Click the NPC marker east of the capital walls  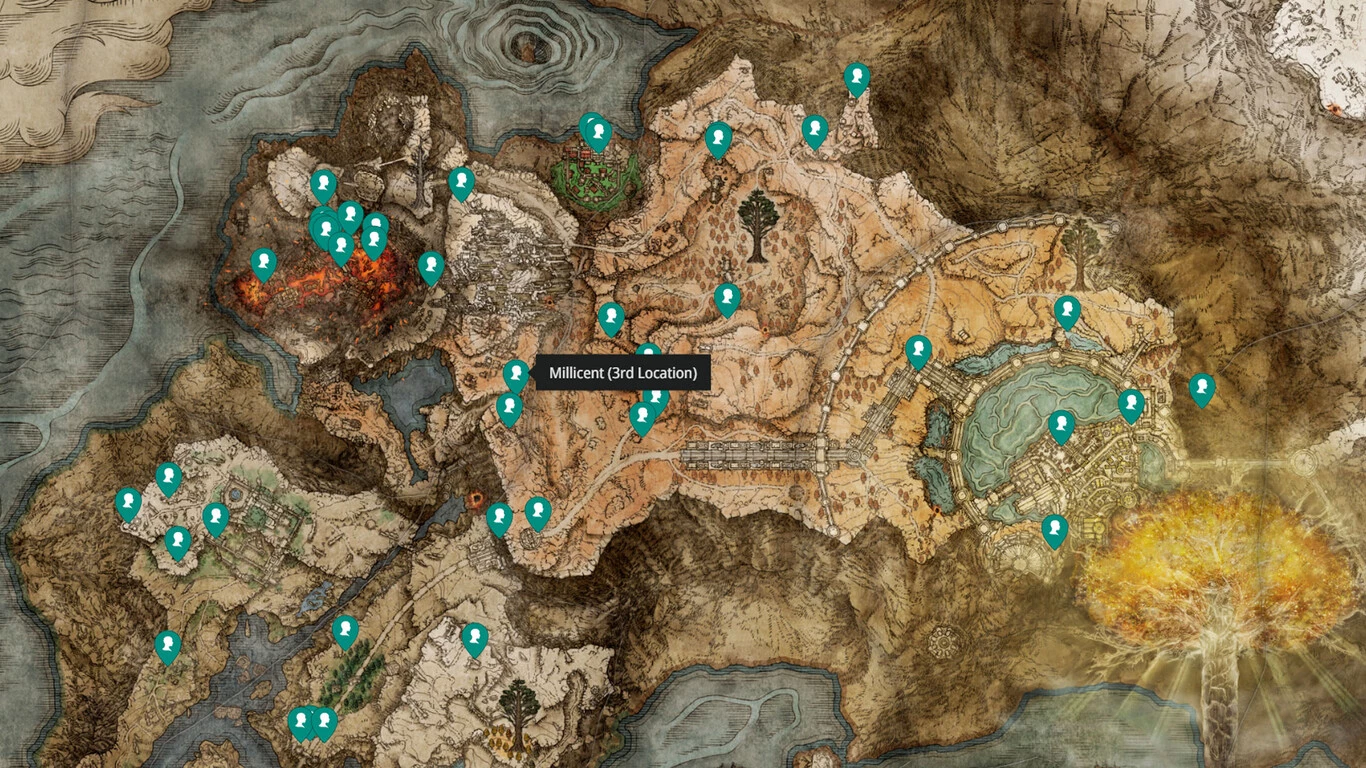pyautogui.click(x=1202, y=389)
